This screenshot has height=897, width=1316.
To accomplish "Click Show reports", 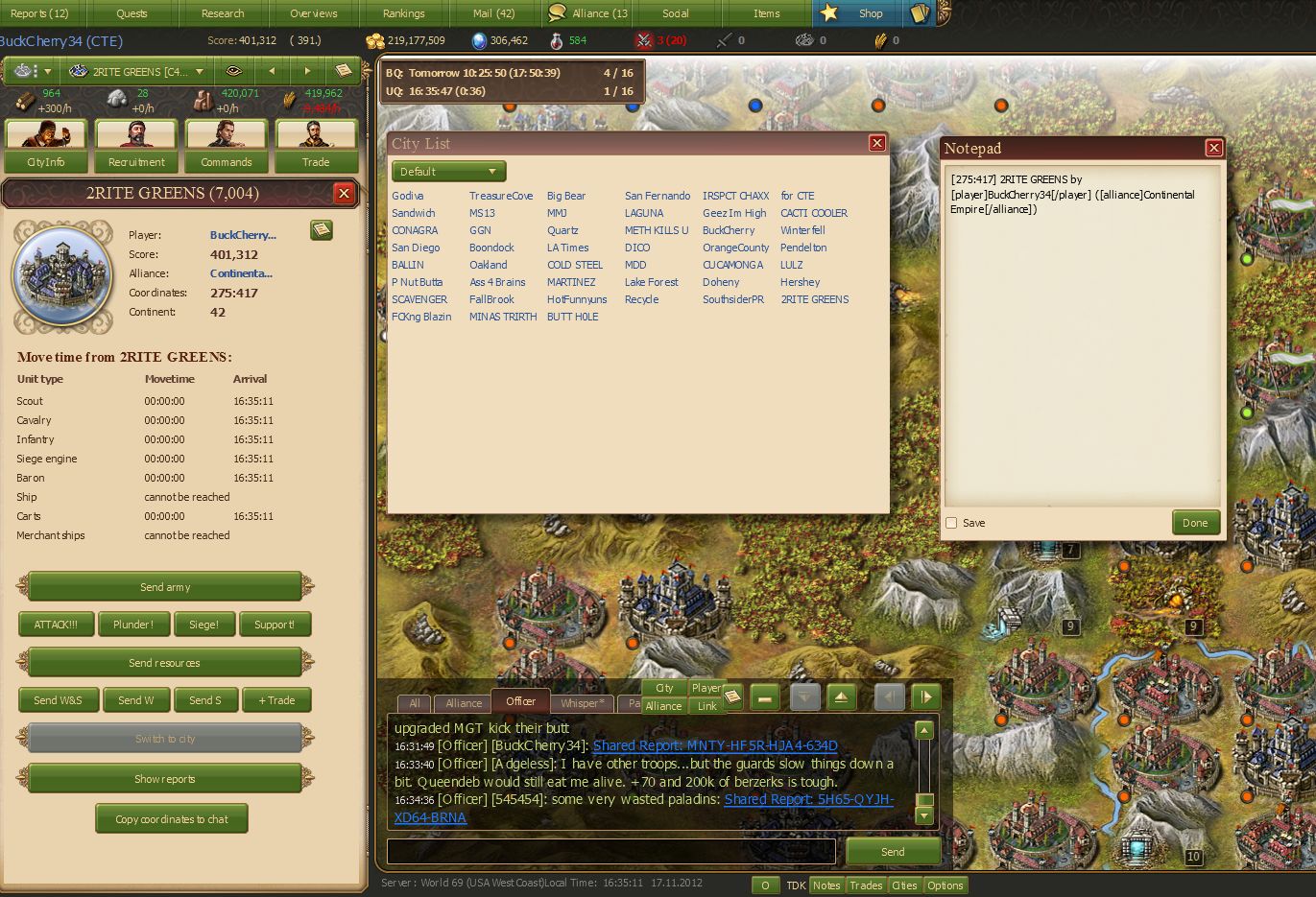I will (165, 779).
